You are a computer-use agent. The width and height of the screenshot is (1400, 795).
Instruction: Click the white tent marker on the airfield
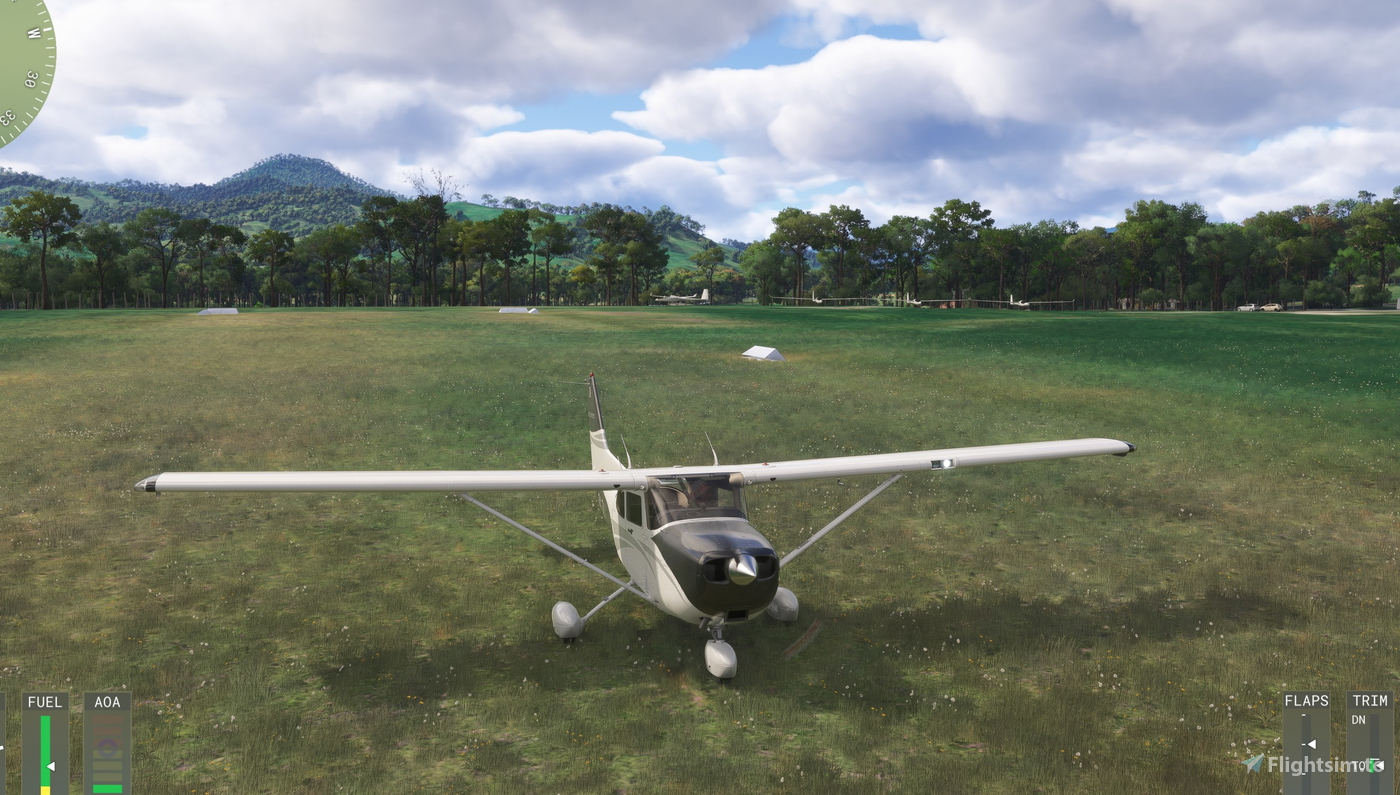click(x=761, y=355)
